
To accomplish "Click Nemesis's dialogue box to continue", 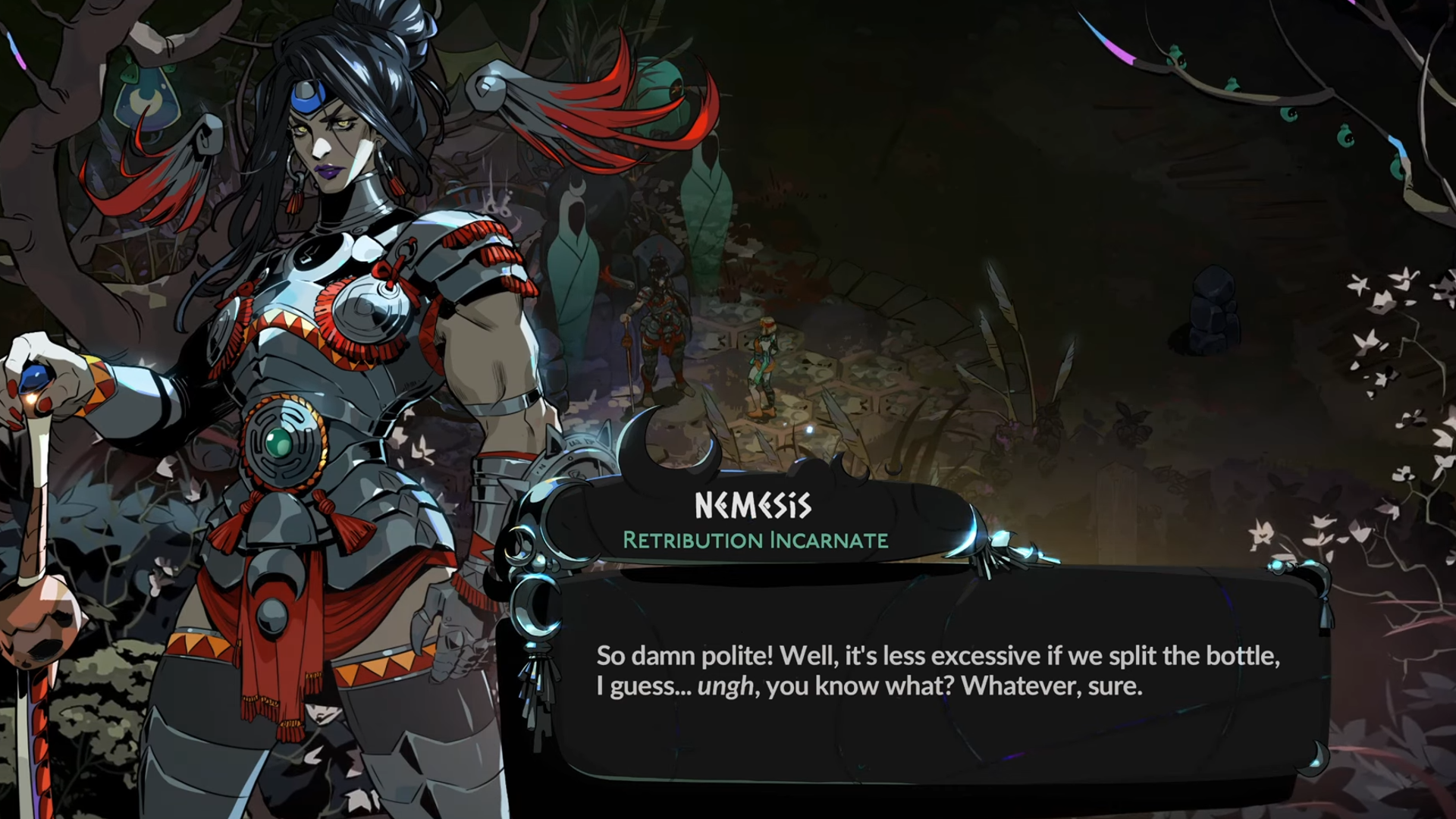I will point(937,671).
